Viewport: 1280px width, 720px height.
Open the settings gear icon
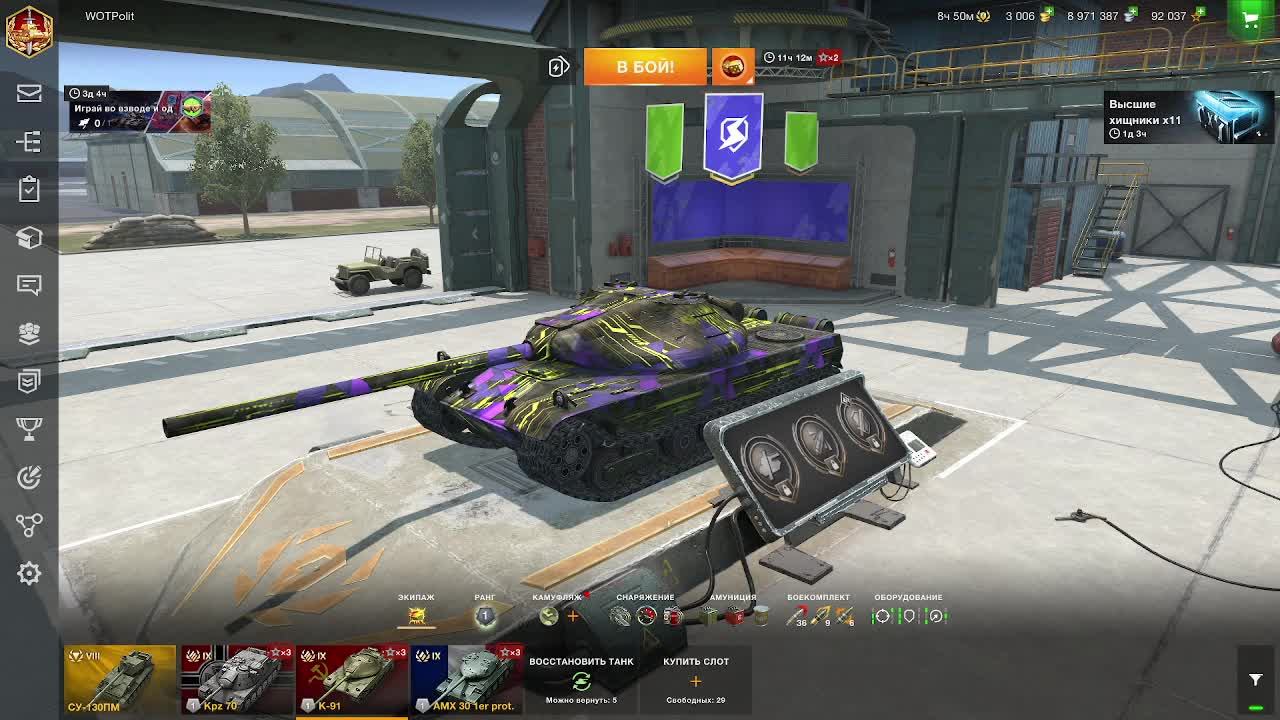(29, 573)
